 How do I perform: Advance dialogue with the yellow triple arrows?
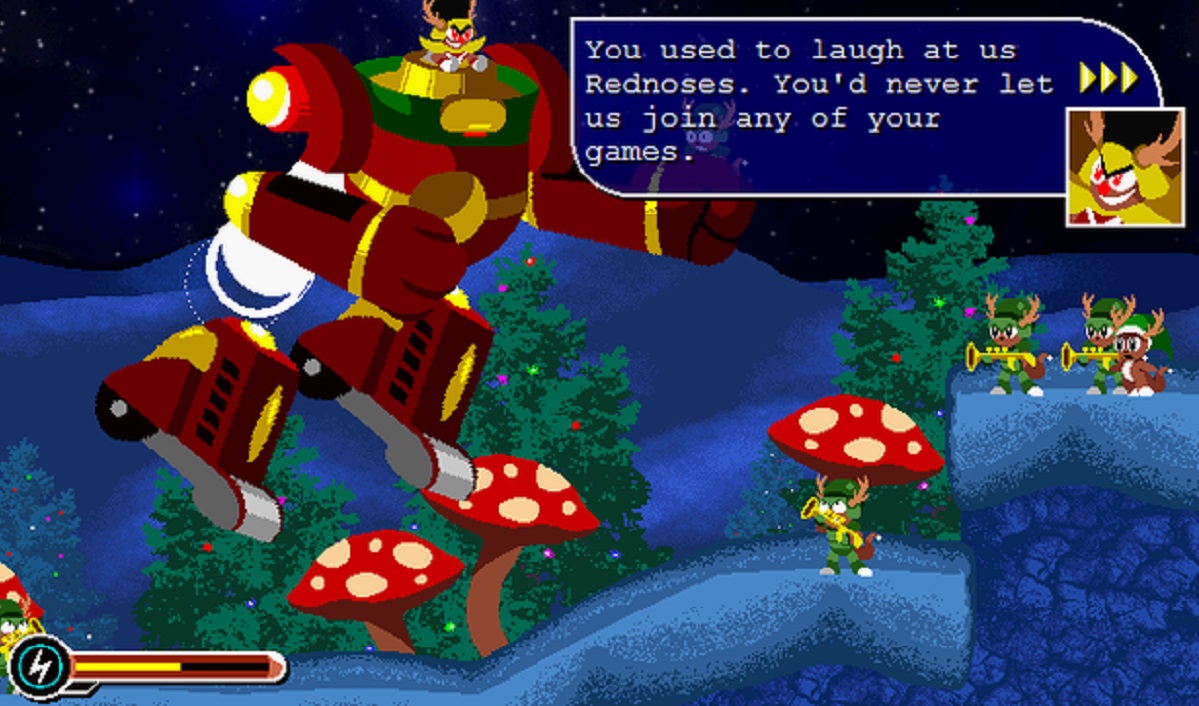click(1108, 77)
